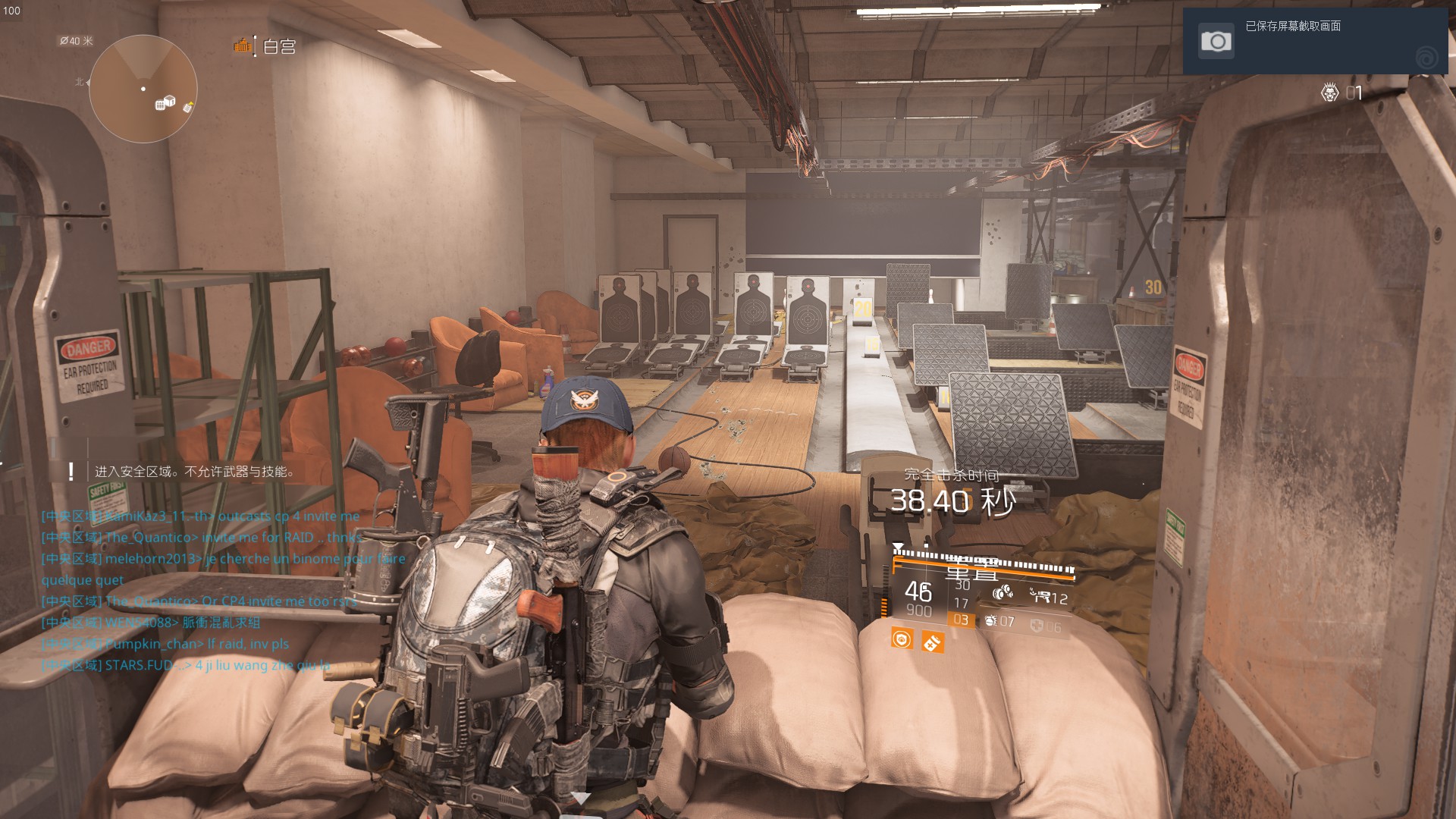Click the skull emblem icon beside 01
The width and height of the screenshot is (1456, 819).
pos(1329,93)
